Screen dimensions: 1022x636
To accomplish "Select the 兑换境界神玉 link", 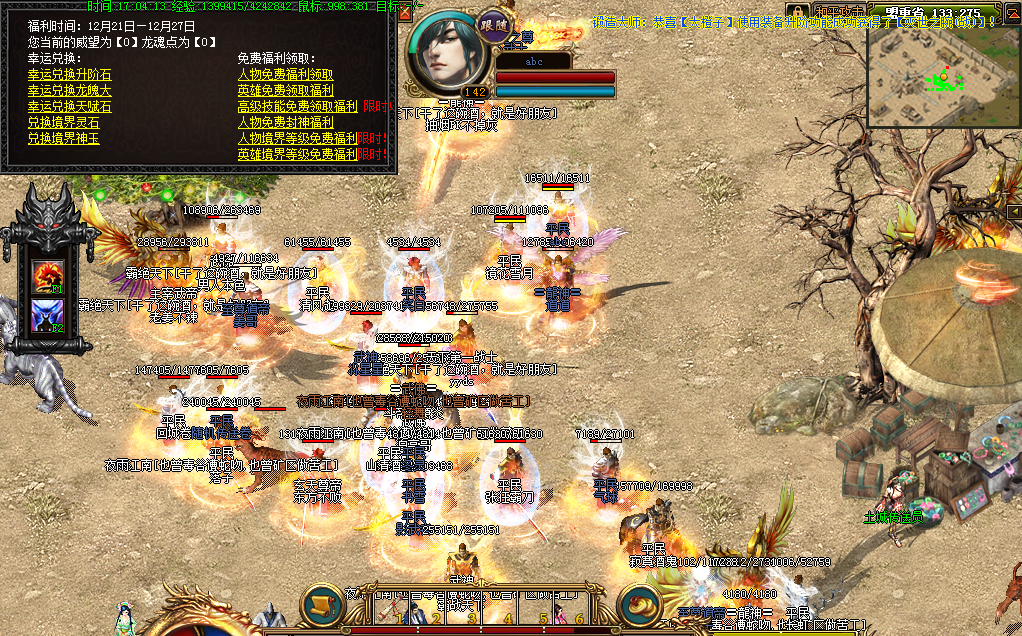I will [x=63, y=138].
